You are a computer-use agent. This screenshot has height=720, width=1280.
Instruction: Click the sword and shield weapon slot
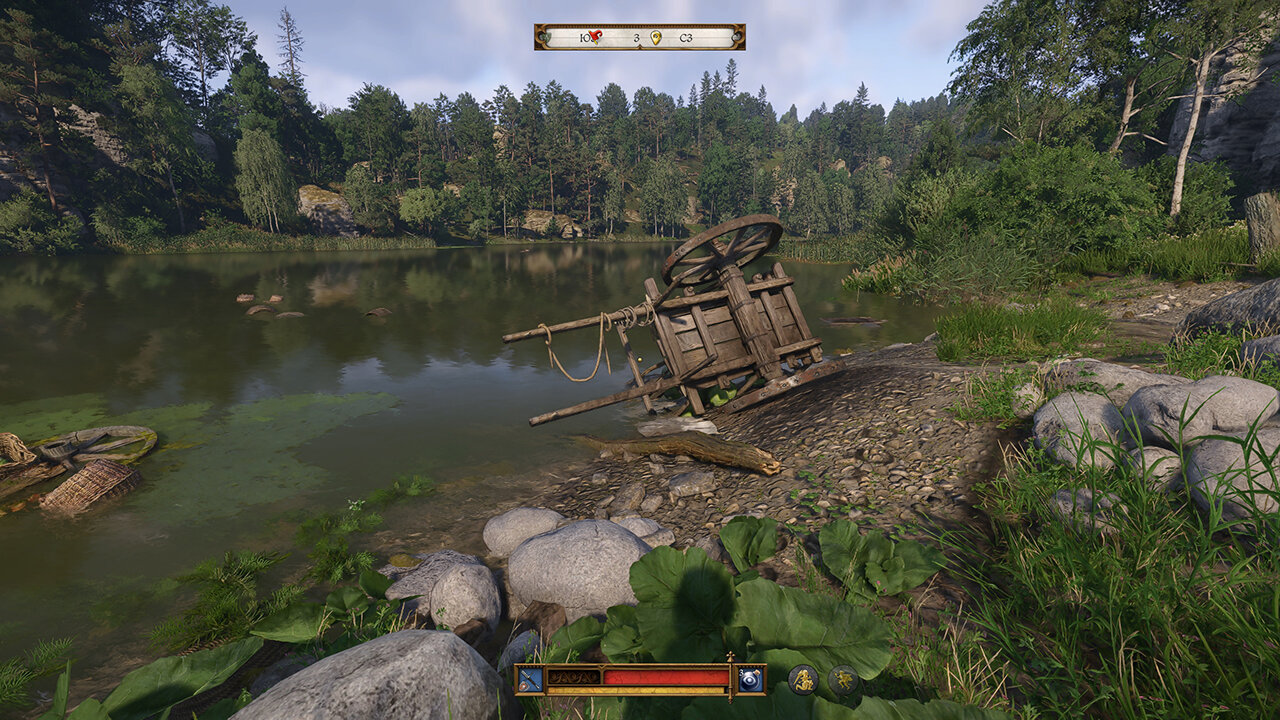click(530, 679)
